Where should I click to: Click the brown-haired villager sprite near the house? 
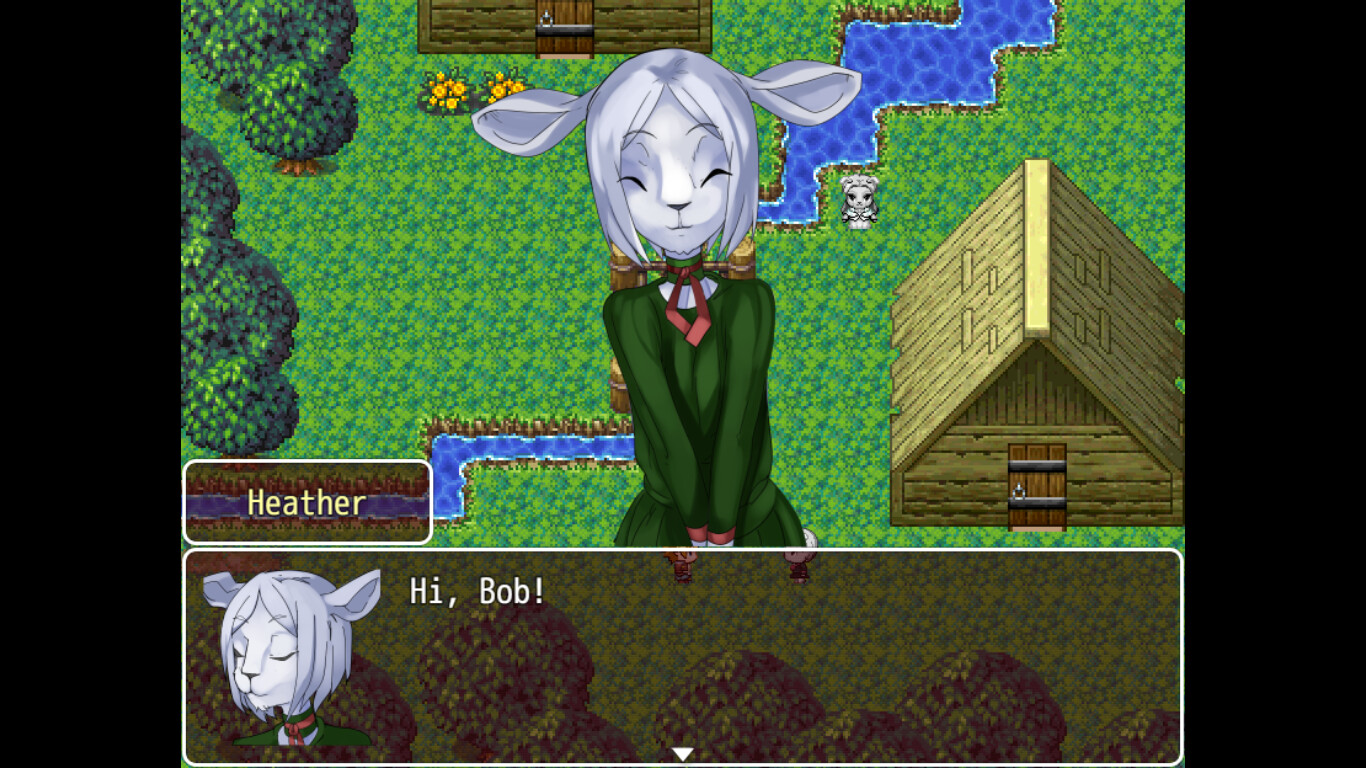[x=797, y=565]
